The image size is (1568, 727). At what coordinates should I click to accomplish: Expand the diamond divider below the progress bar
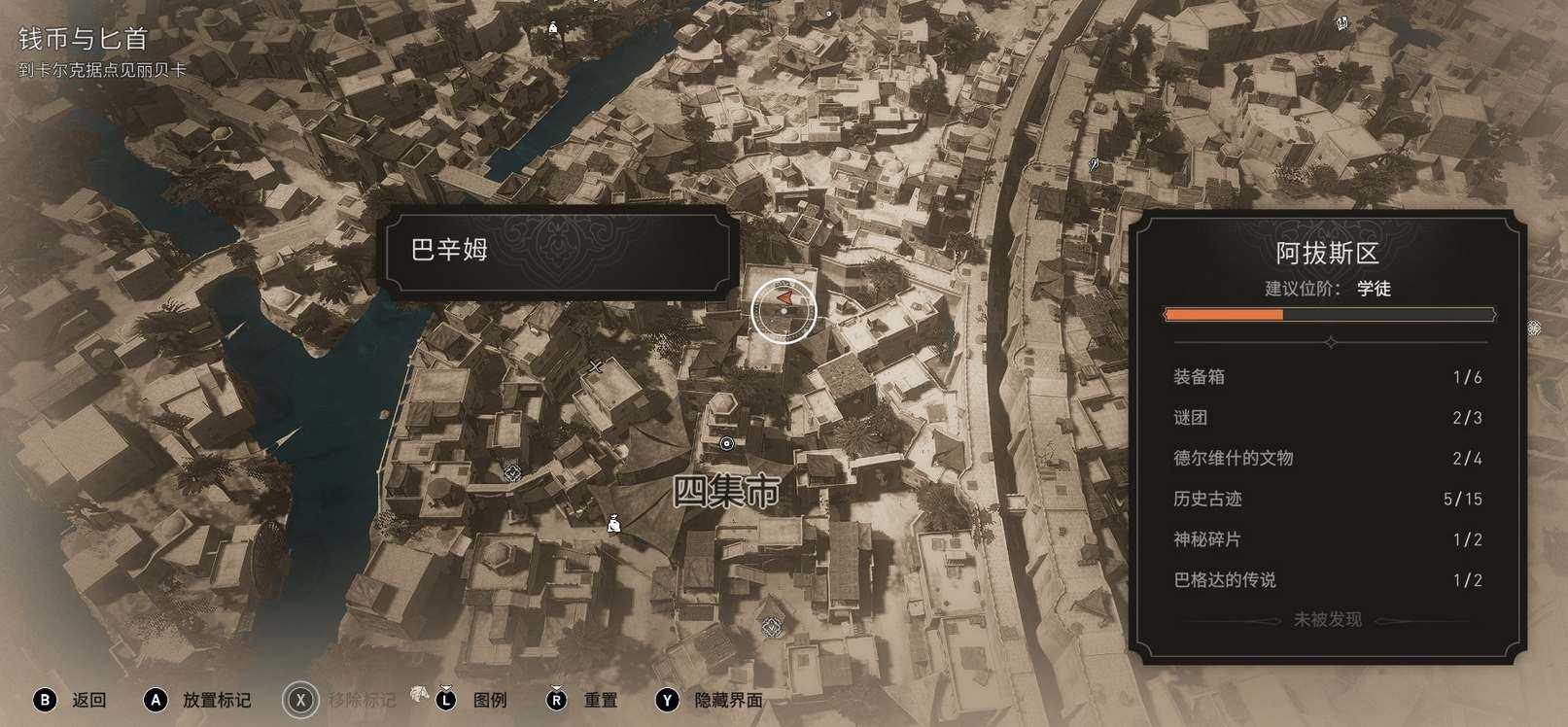pyautogui.click(x=1330, y=341)
